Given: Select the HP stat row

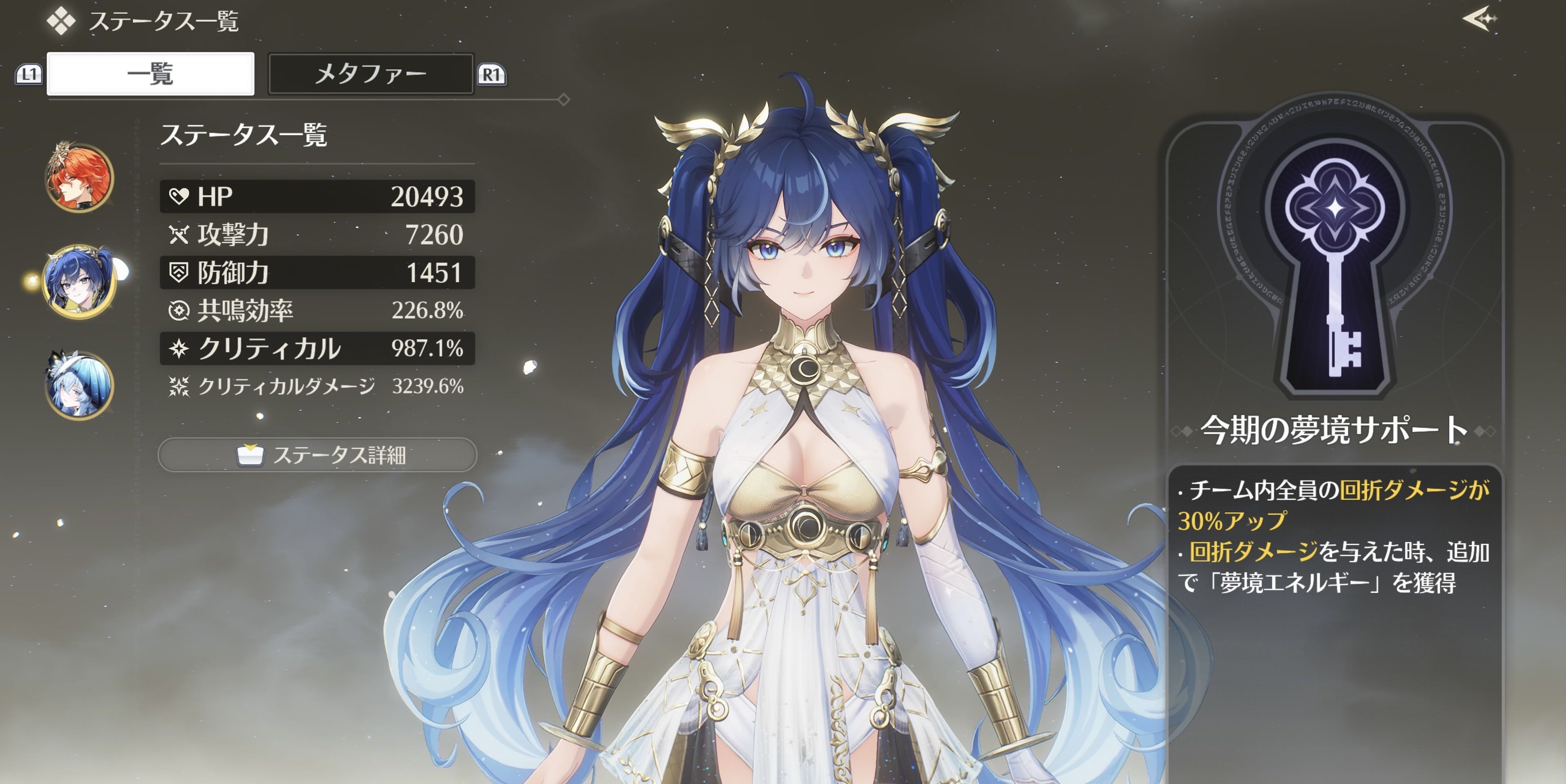Looking at the screenshot, I should [x=317, y=196].
